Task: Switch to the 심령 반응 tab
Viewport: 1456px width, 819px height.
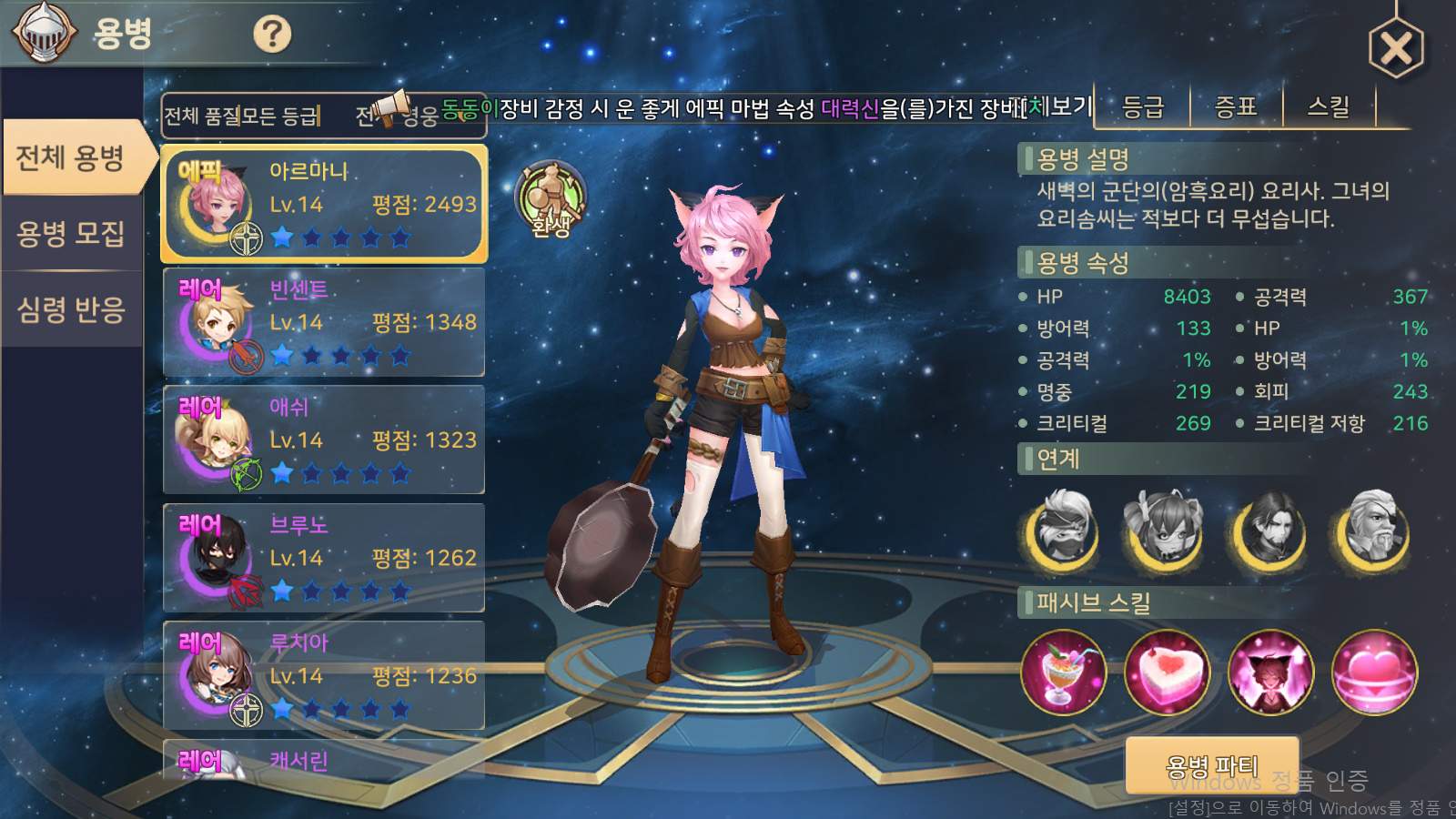Action: [71, 309]
